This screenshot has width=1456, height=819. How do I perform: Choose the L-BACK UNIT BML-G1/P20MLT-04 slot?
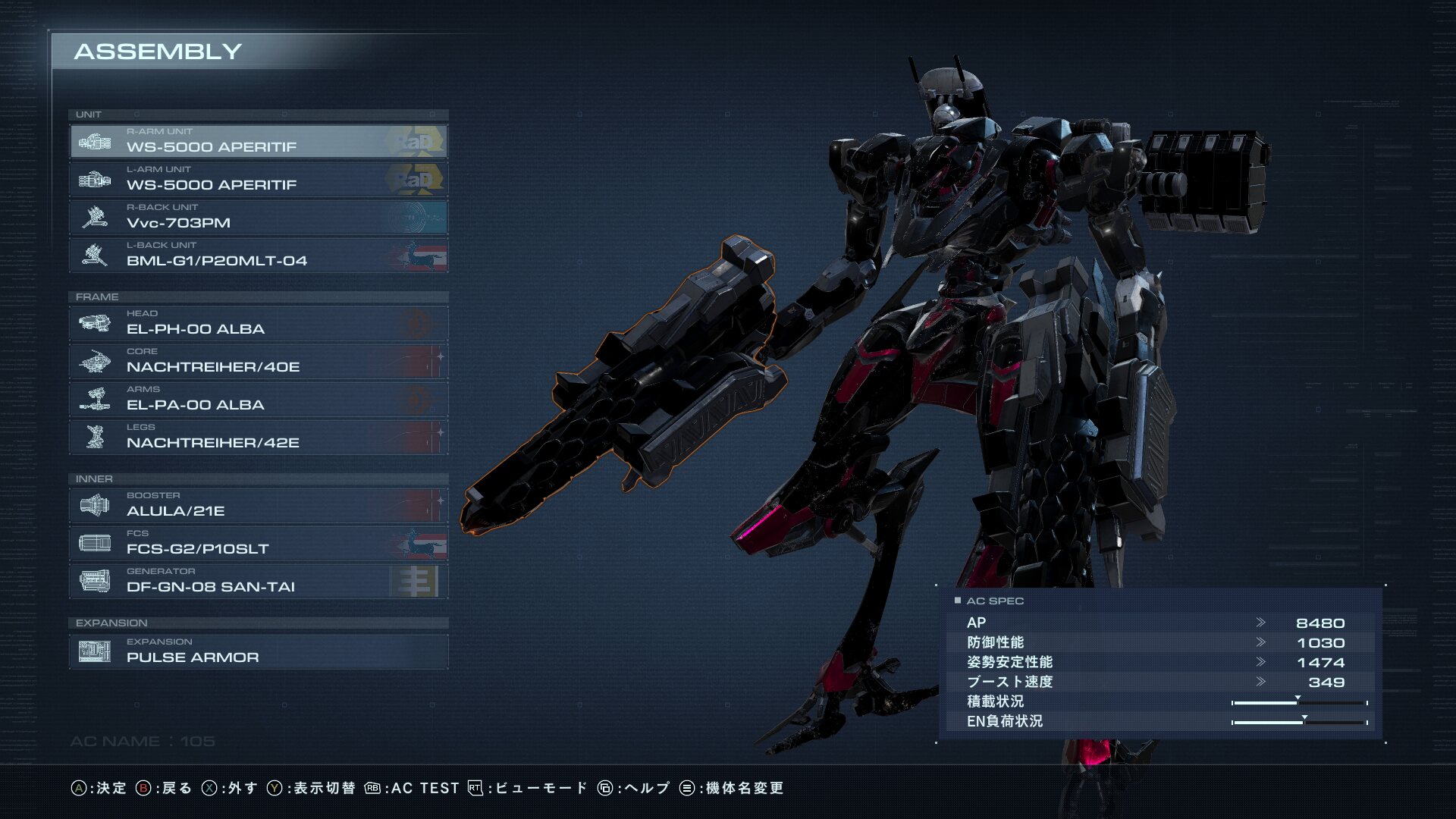point(258,256)
